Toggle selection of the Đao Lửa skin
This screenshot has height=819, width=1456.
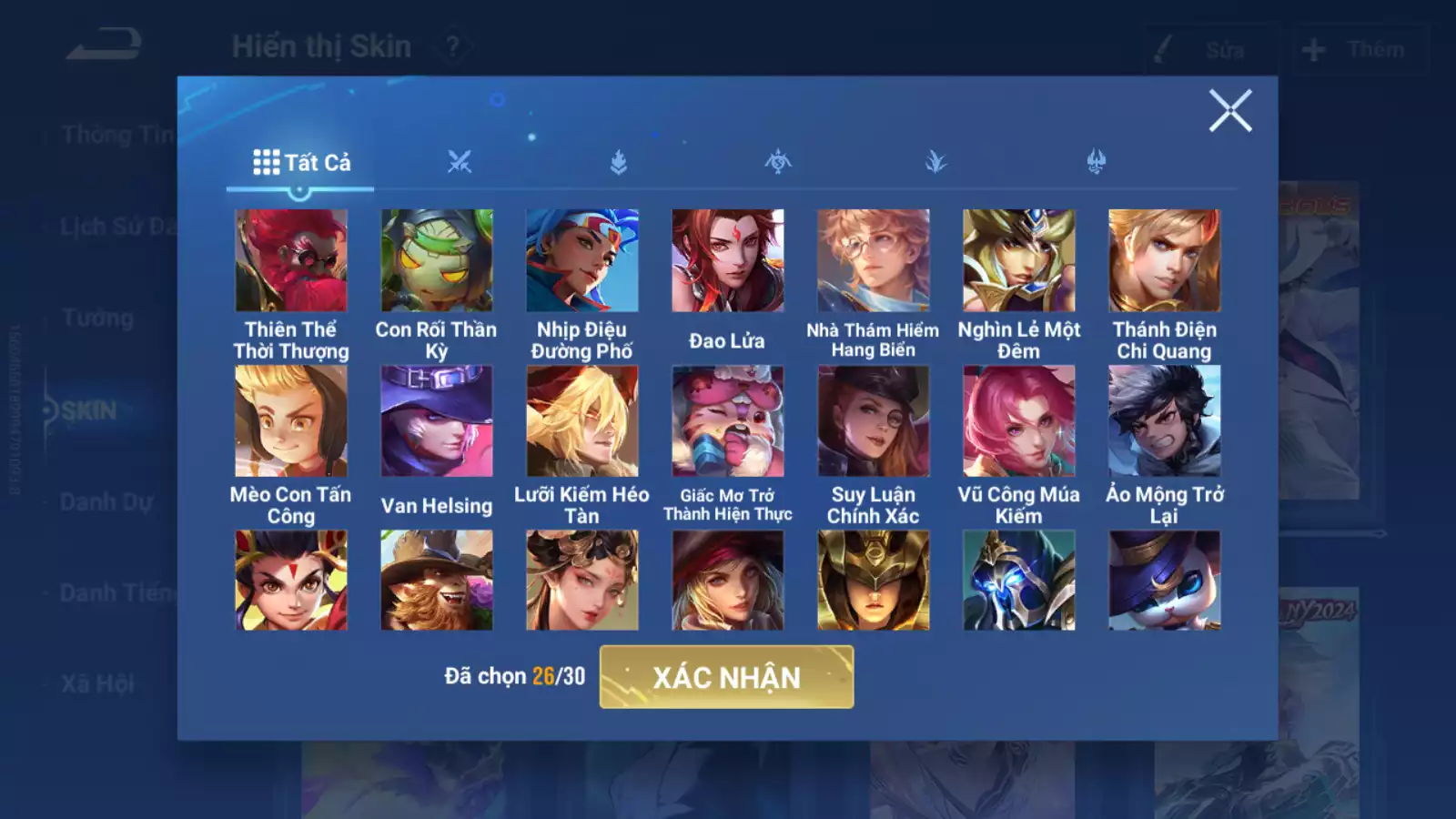[x=728, y=261]
